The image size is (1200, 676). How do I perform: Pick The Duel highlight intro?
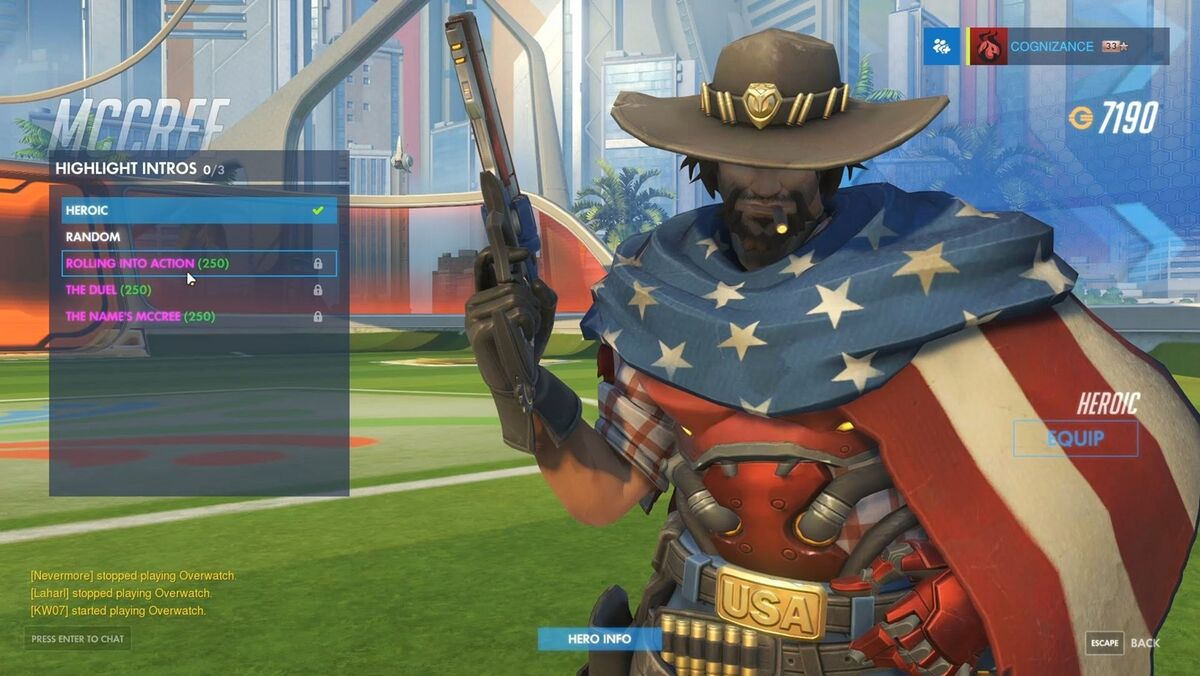pos(199,290)
